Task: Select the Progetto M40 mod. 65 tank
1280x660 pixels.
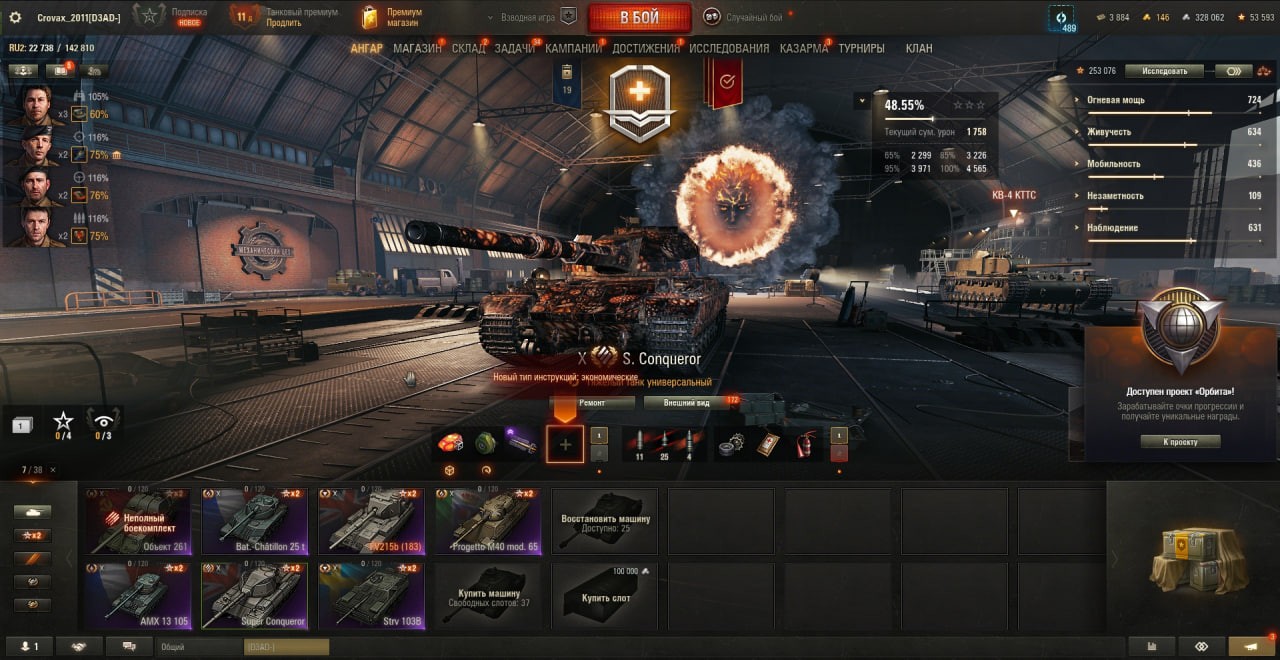Action: [488, 520]
